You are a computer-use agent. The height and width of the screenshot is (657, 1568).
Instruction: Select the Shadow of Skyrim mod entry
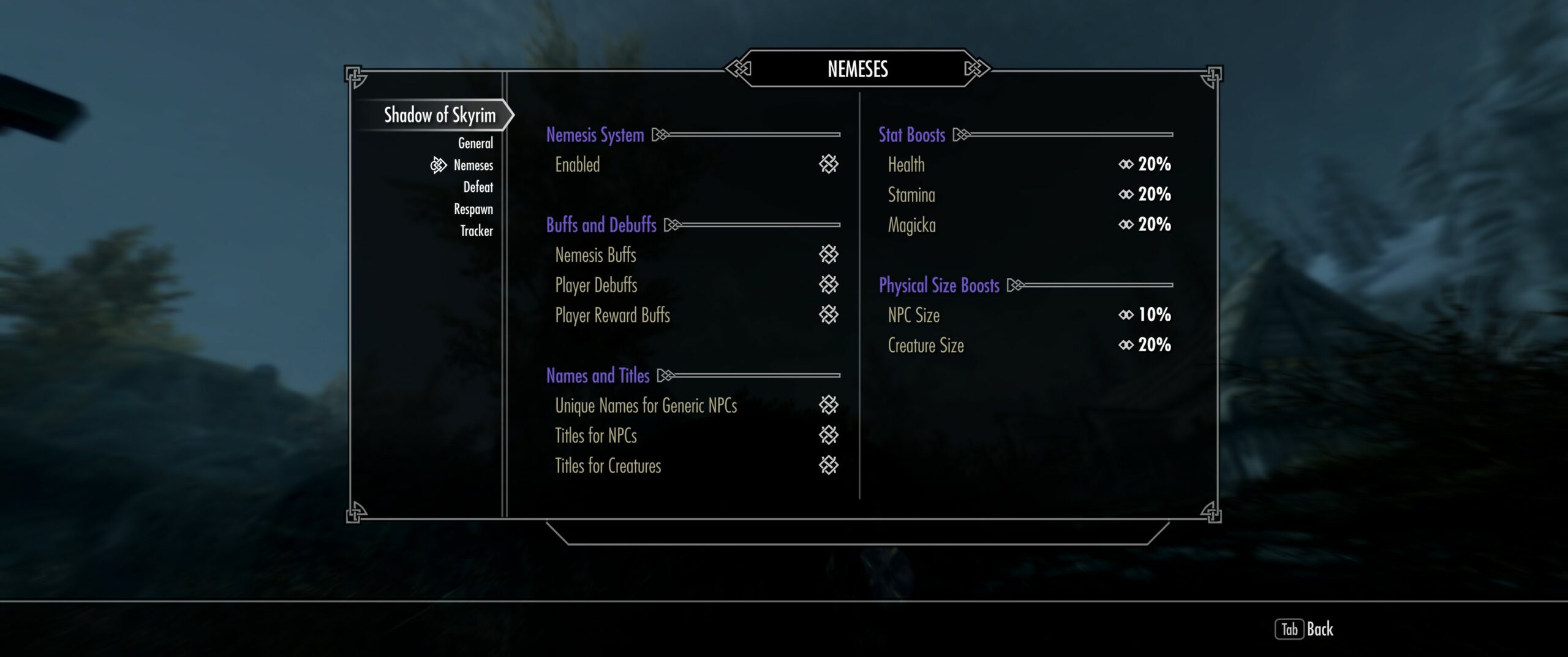click(x=439, y=115)
